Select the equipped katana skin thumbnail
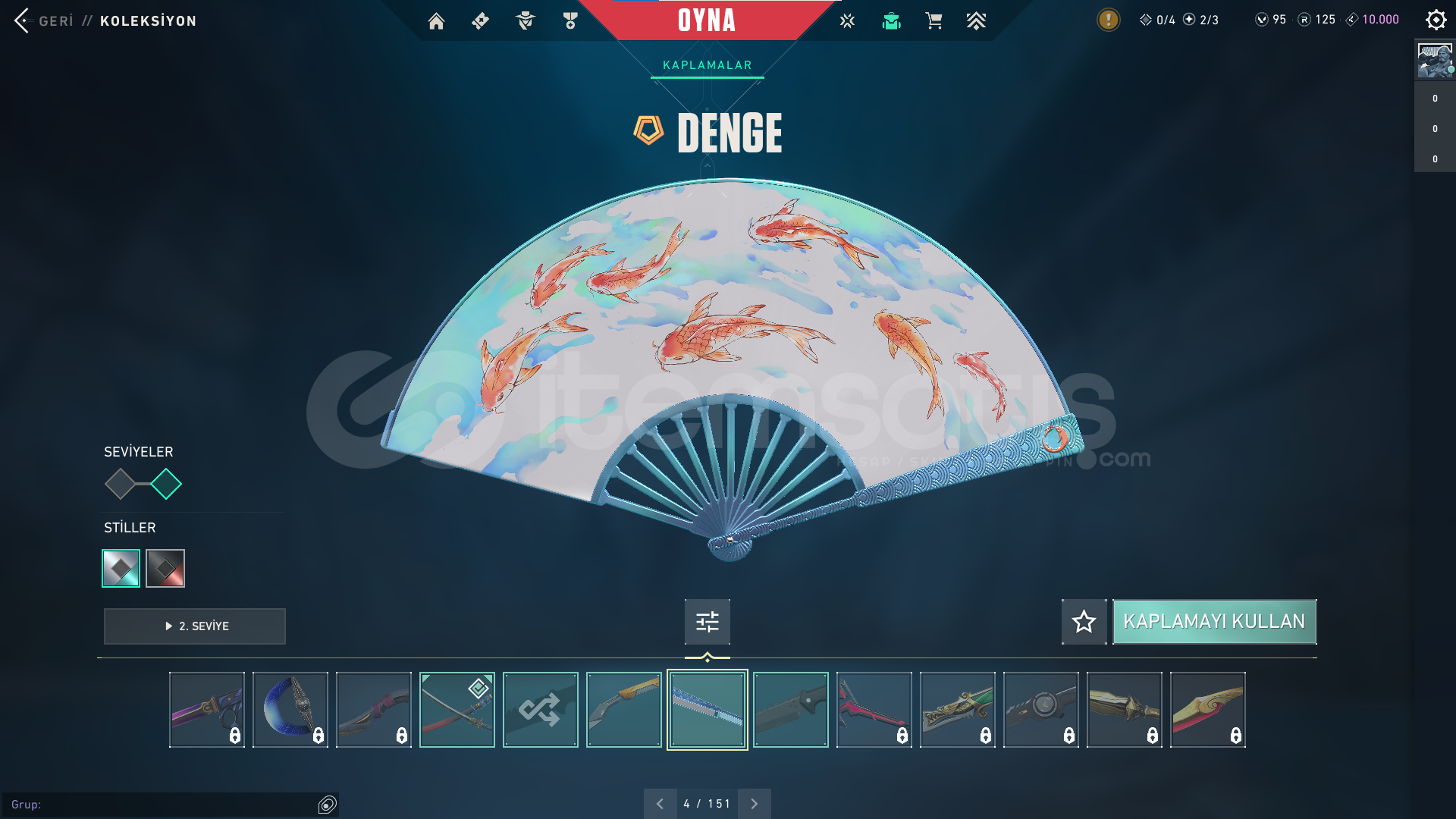This screenshot has width=1456, height=819. coord(457,710)
